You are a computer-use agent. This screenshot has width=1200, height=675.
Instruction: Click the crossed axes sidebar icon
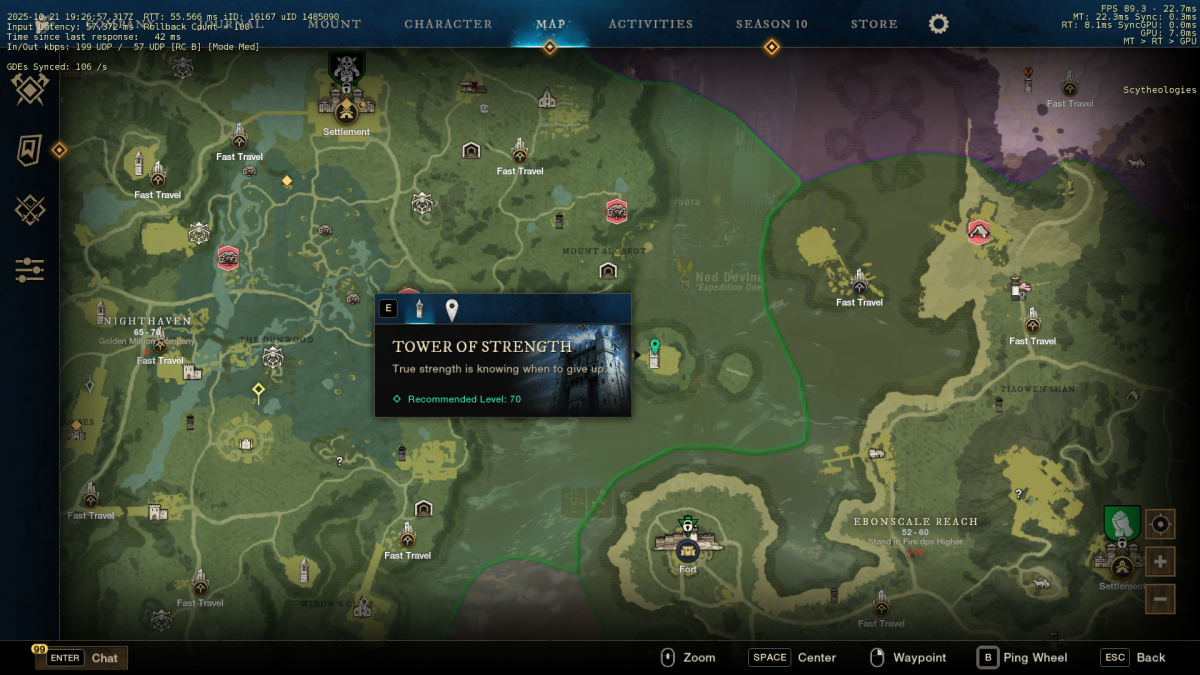(x=30, y=90)
